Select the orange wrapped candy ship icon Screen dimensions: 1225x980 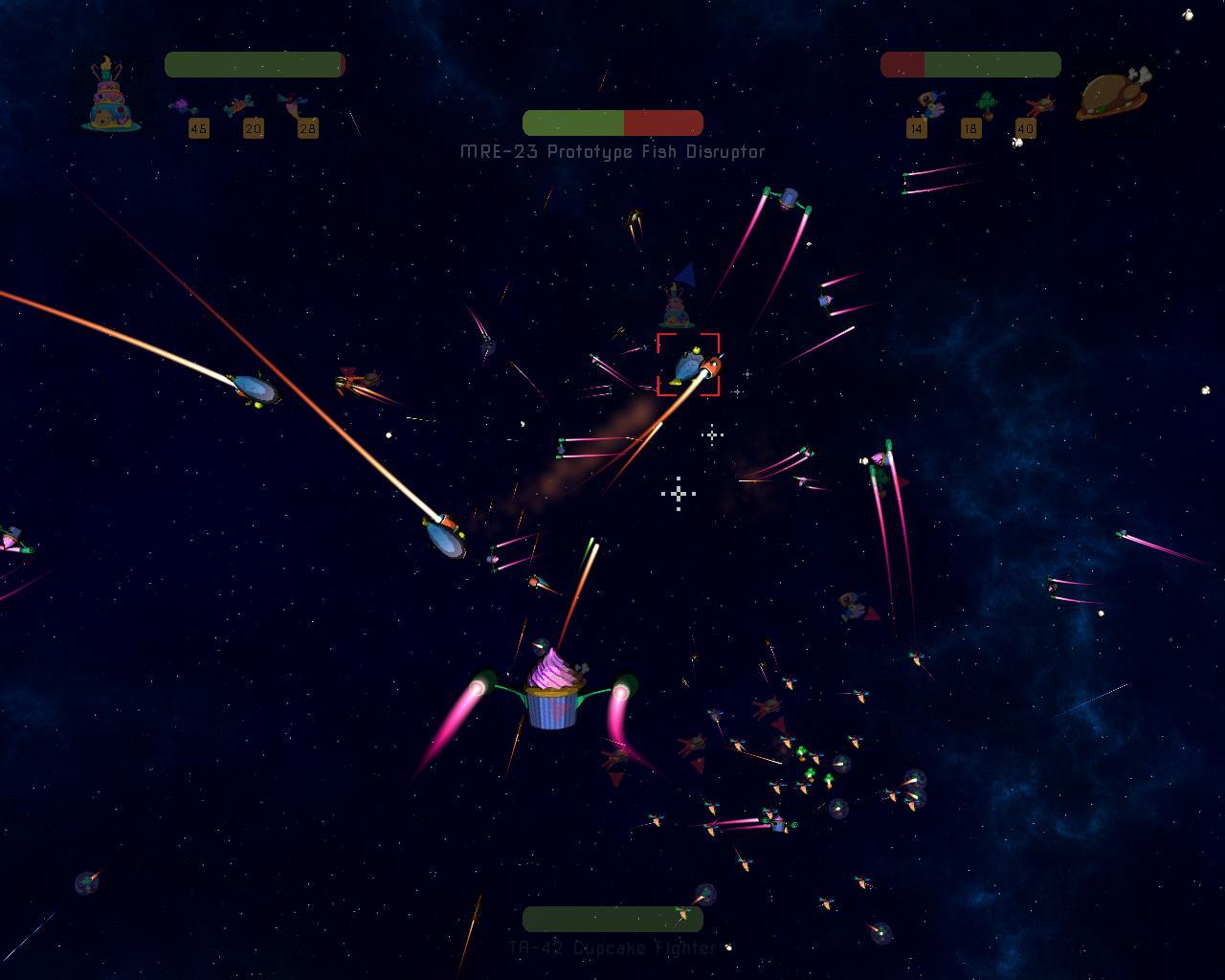point(238,105)
